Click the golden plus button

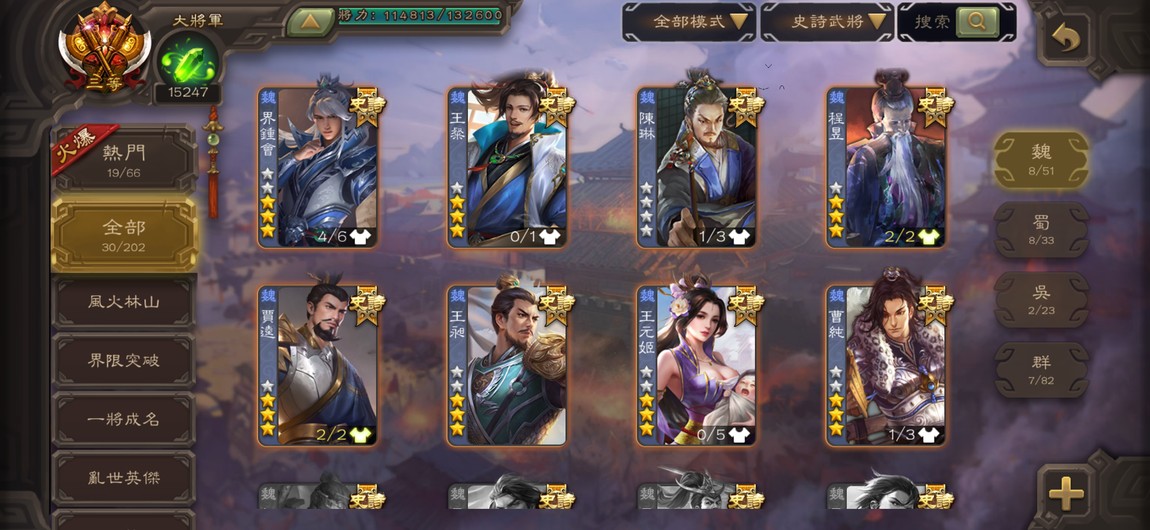[x=1066, y=492]
